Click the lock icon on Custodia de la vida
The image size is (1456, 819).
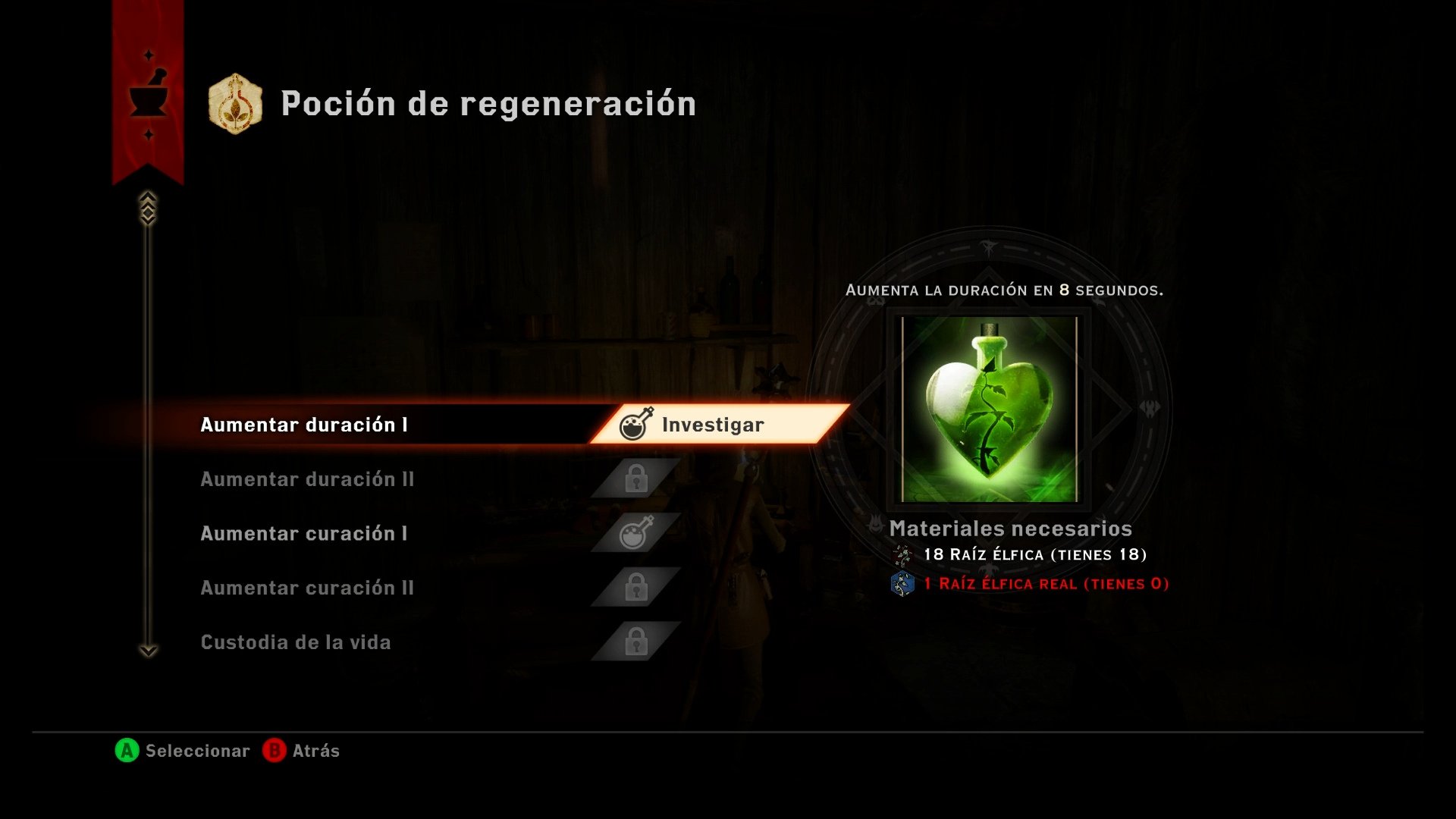click(635, 642)
